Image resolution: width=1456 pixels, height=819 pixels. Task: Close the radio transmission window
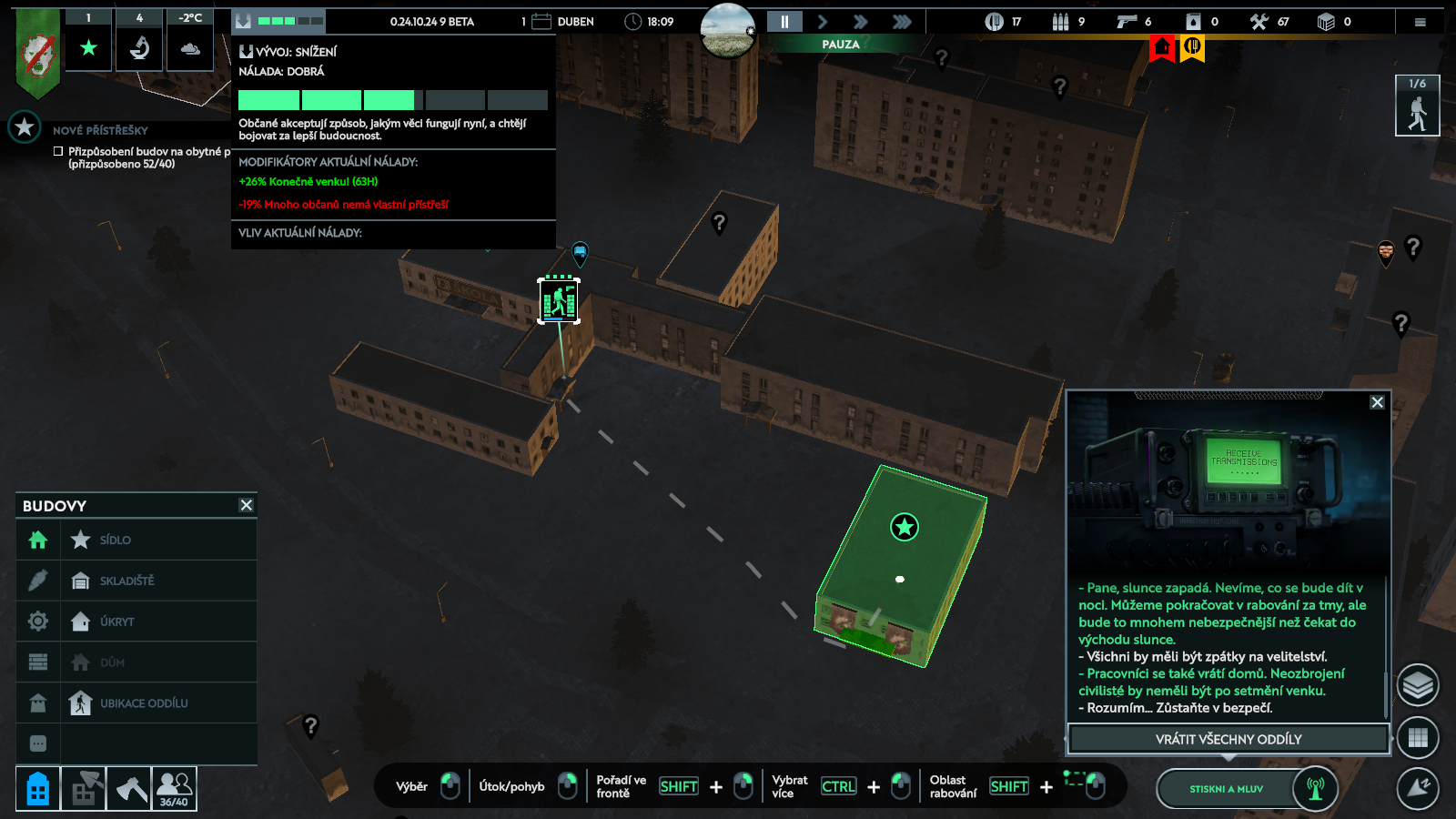coord(1377,402)
